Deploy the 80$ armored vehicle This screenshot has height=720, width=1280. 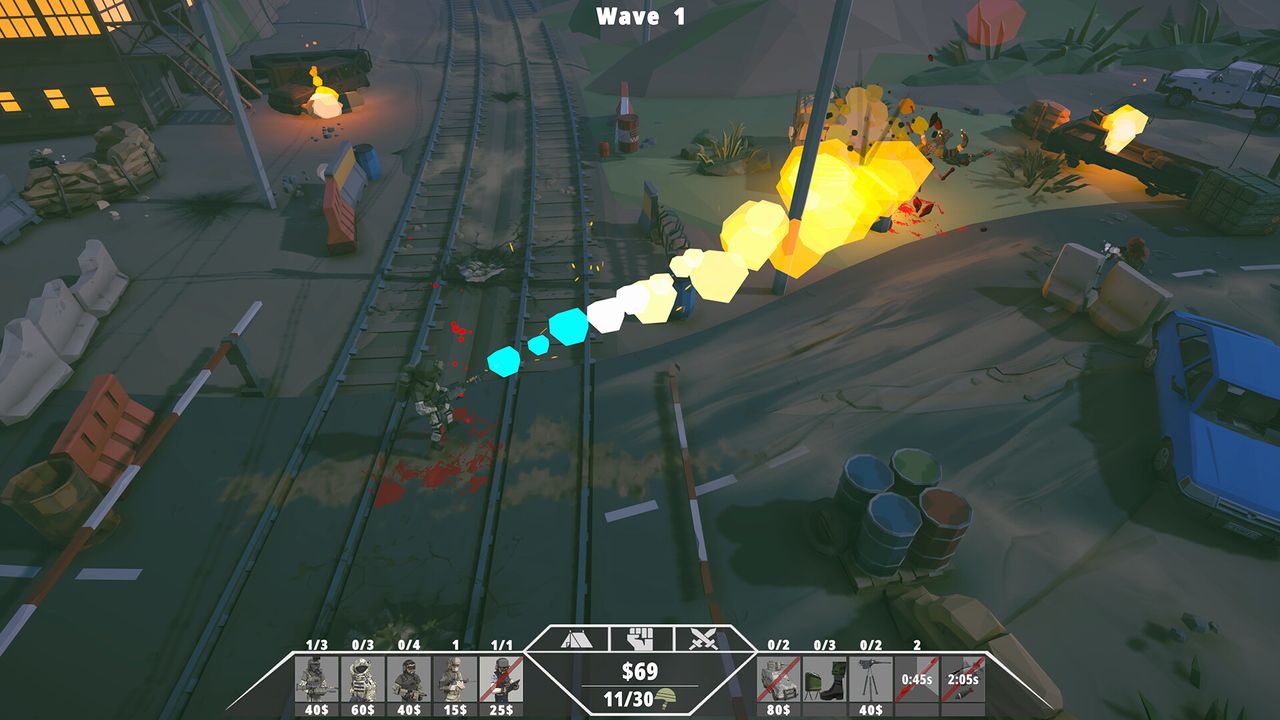[779, 679]
